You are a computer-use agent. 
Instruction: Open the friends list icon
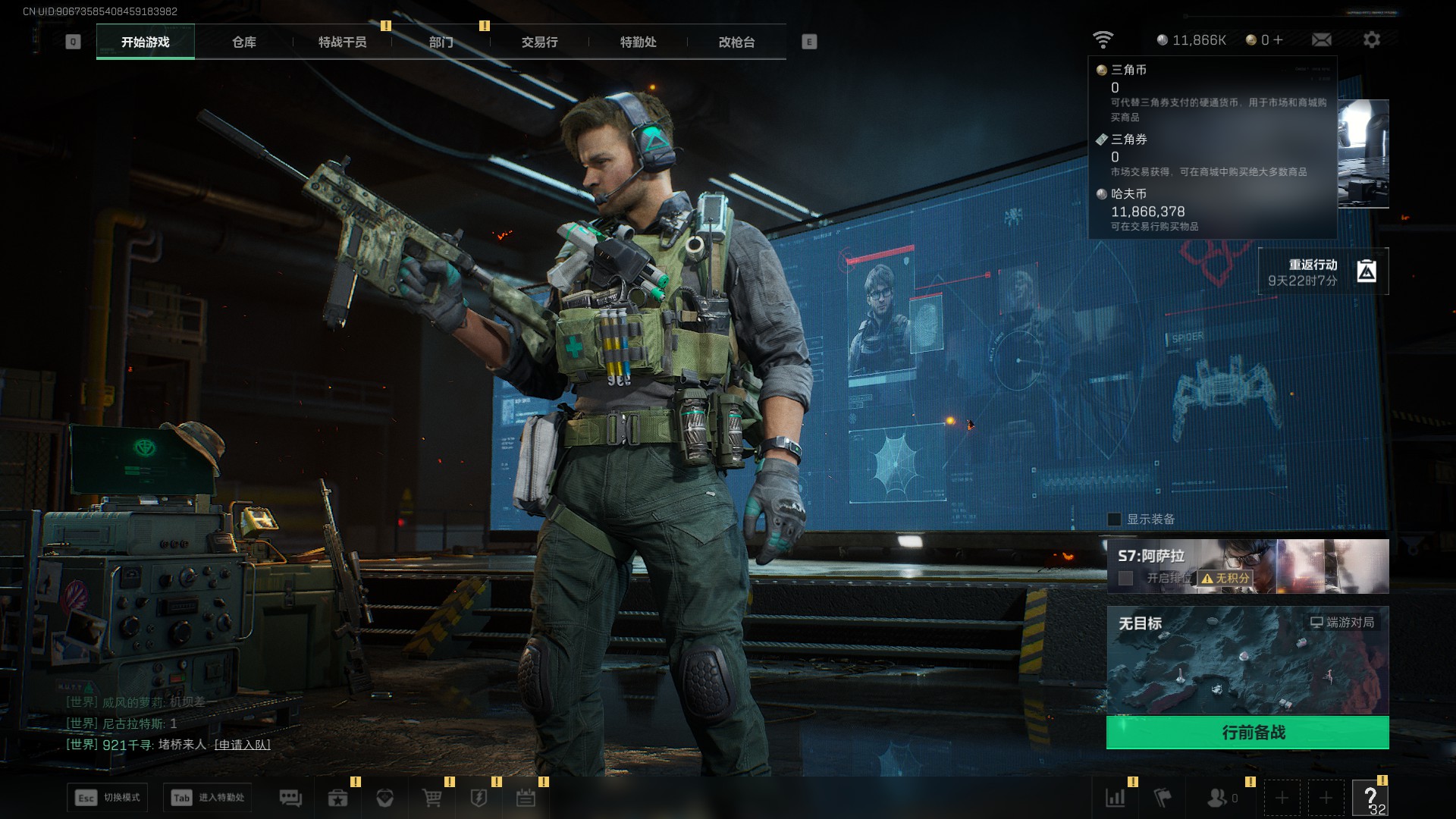pos(1217,798)
